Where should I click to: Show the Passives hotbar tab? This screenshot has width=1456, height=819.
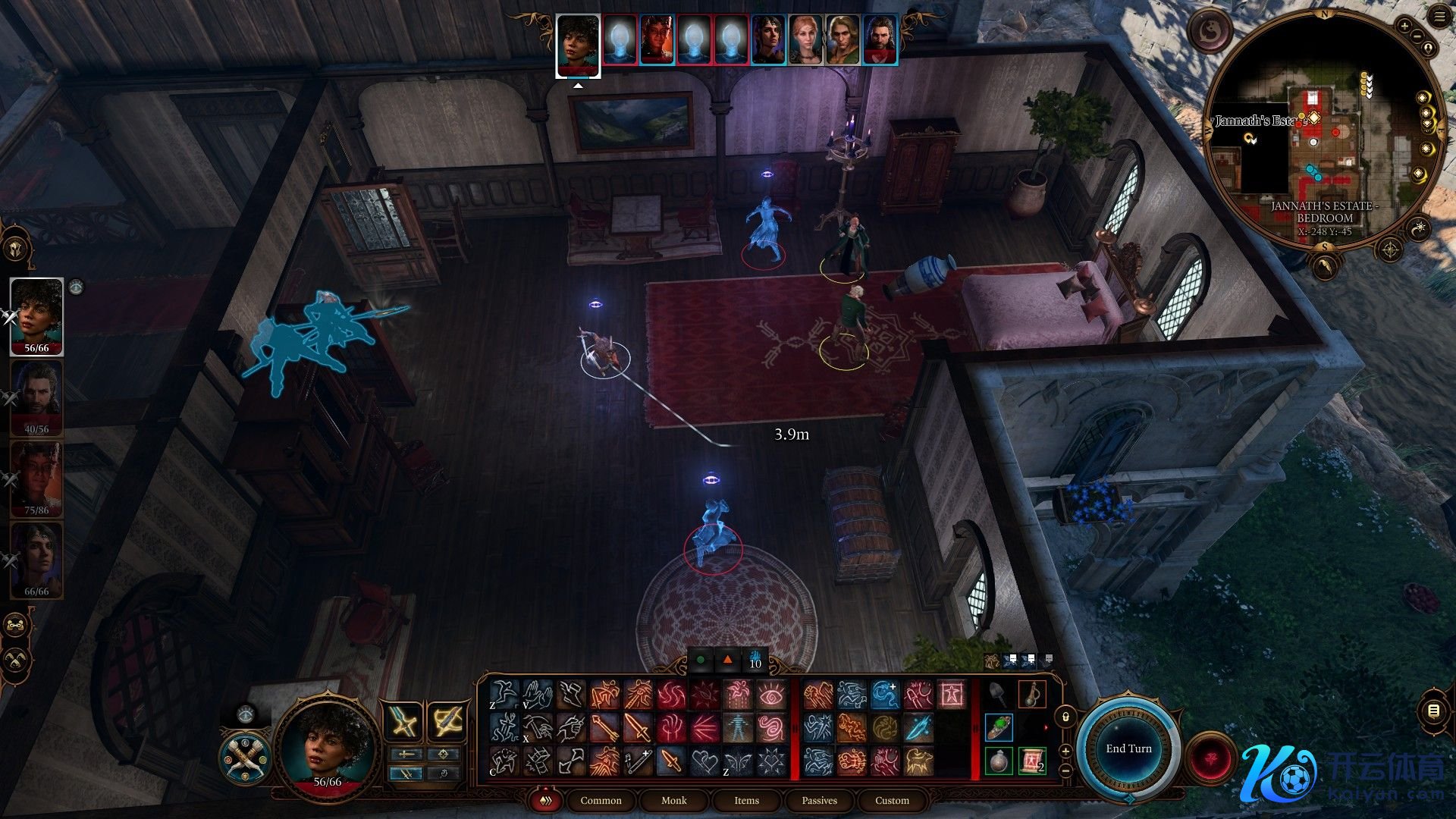click(819, 800)
